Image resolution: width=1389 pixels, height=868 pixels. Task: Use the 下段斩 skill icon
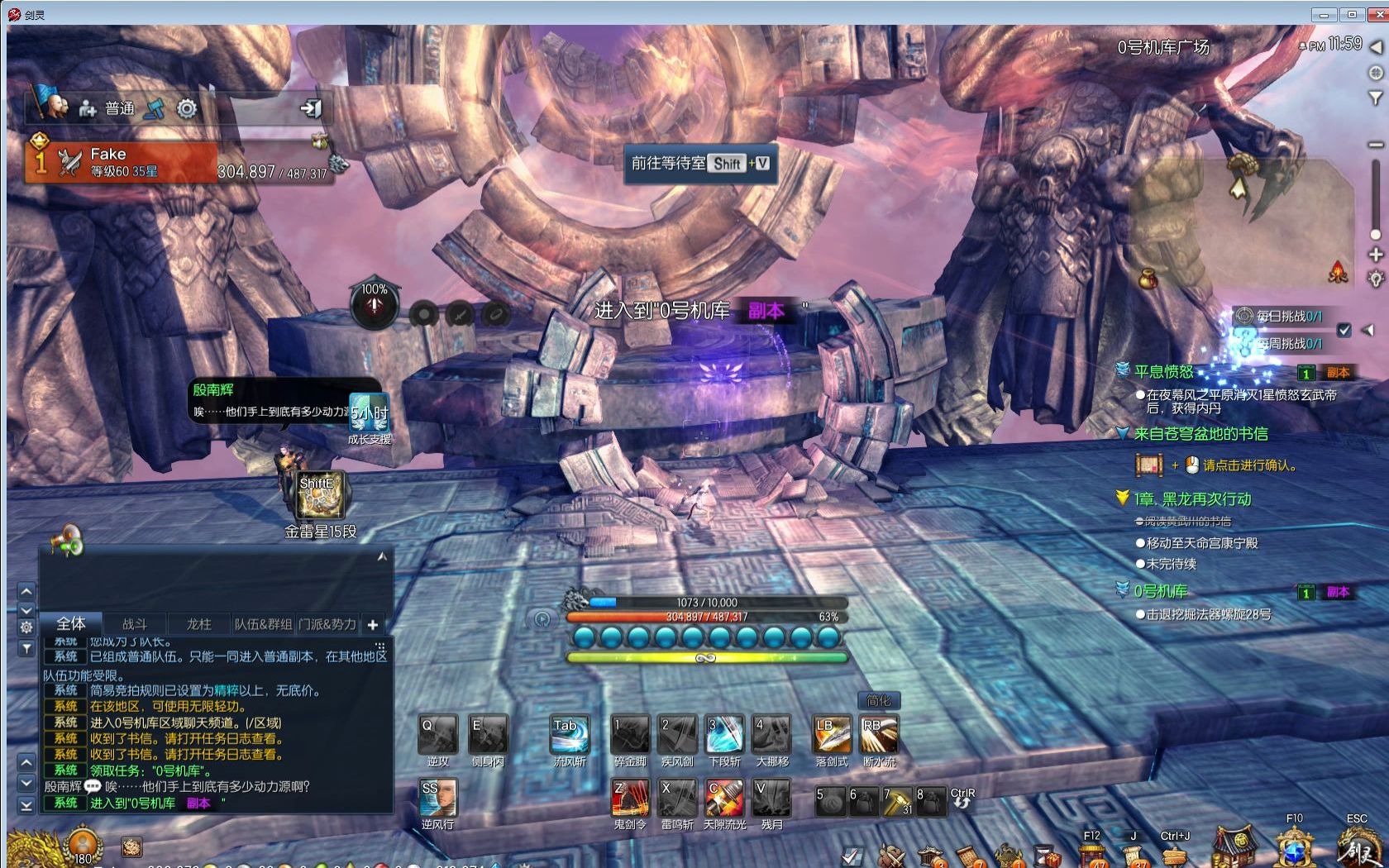point(724,734)
